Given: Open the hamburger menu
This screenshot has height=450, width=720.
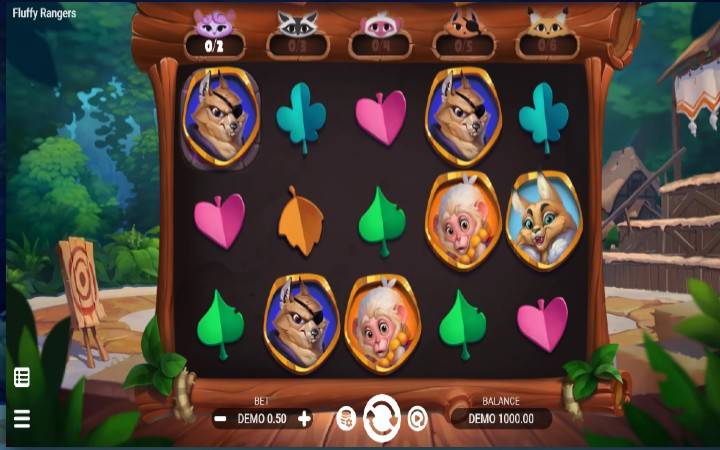Looking at the screenshot, I should coord(21,419).
